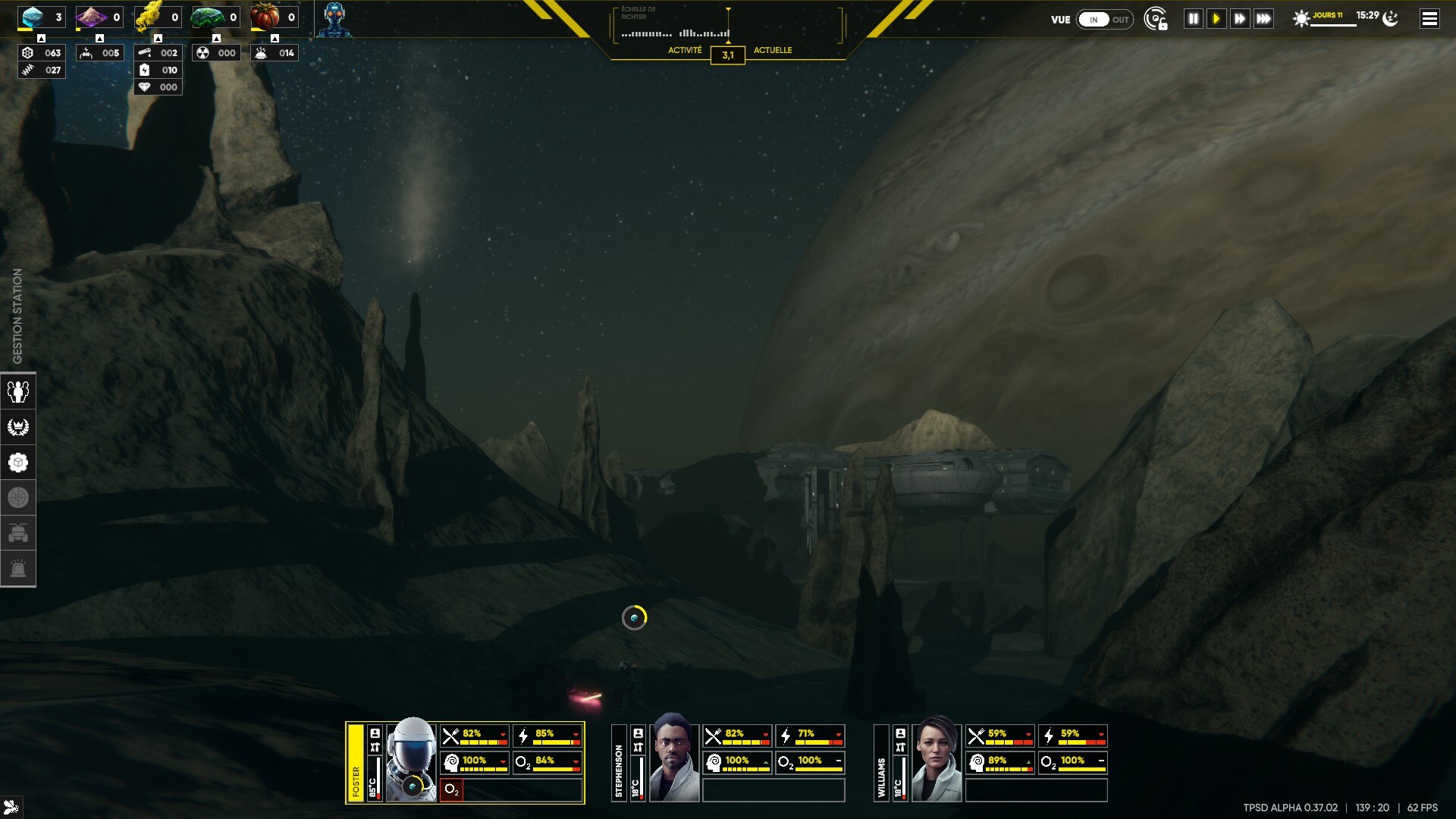
Task: Select the purple mineral resource icon
Action: (x=91, y=17)
